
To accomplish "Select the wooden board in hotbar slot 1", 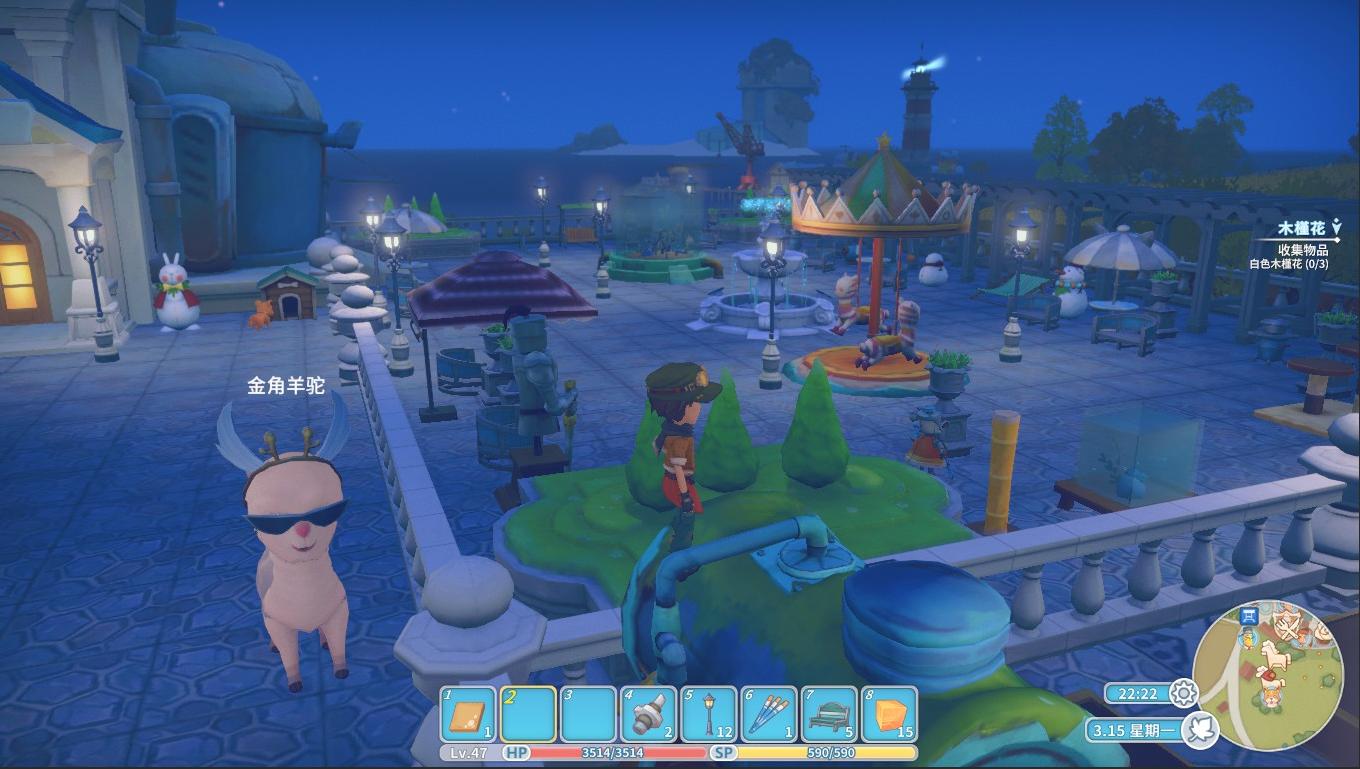I will (468, 715).
